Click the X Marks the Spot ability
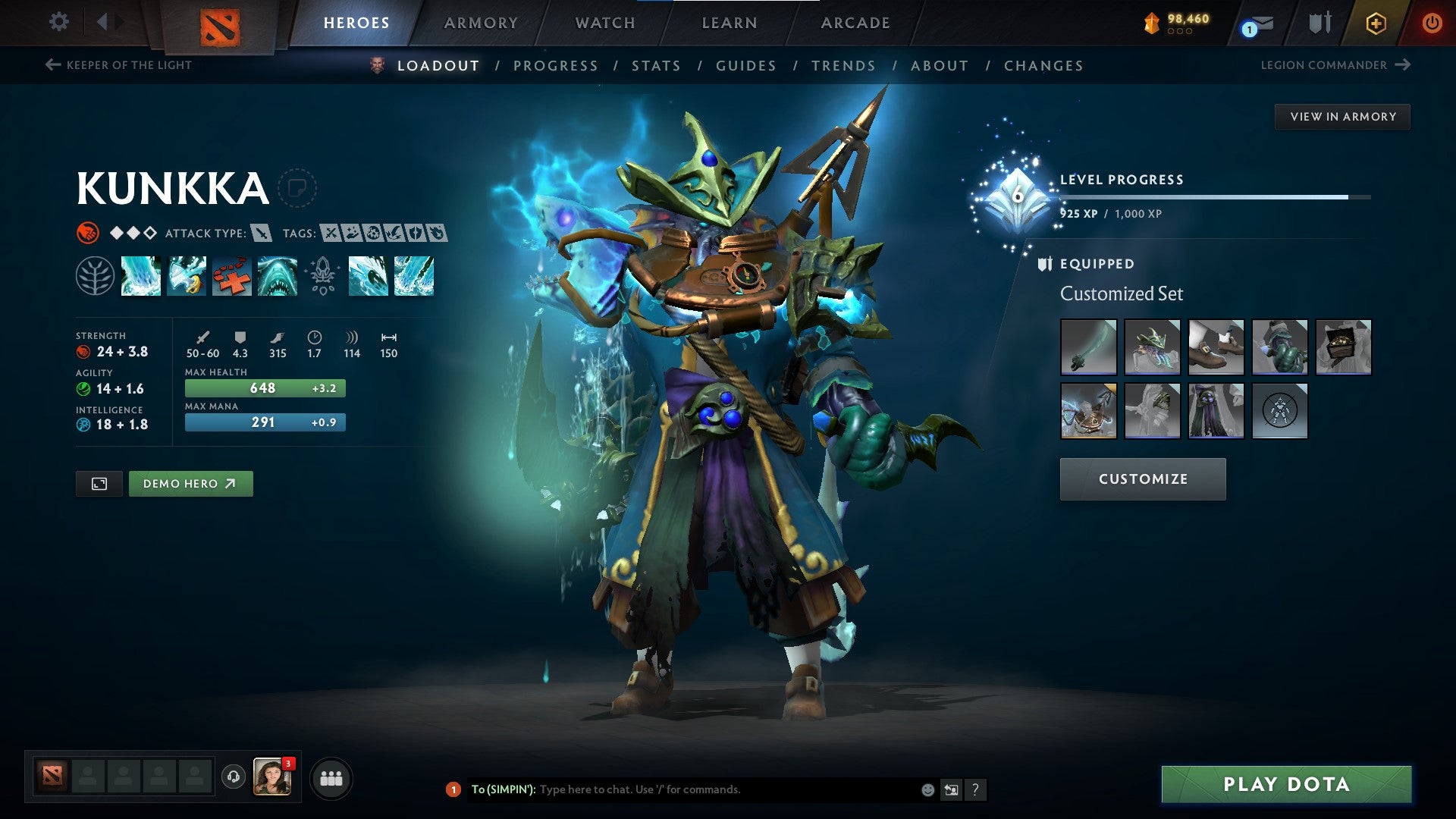 (x=231, y=277)
